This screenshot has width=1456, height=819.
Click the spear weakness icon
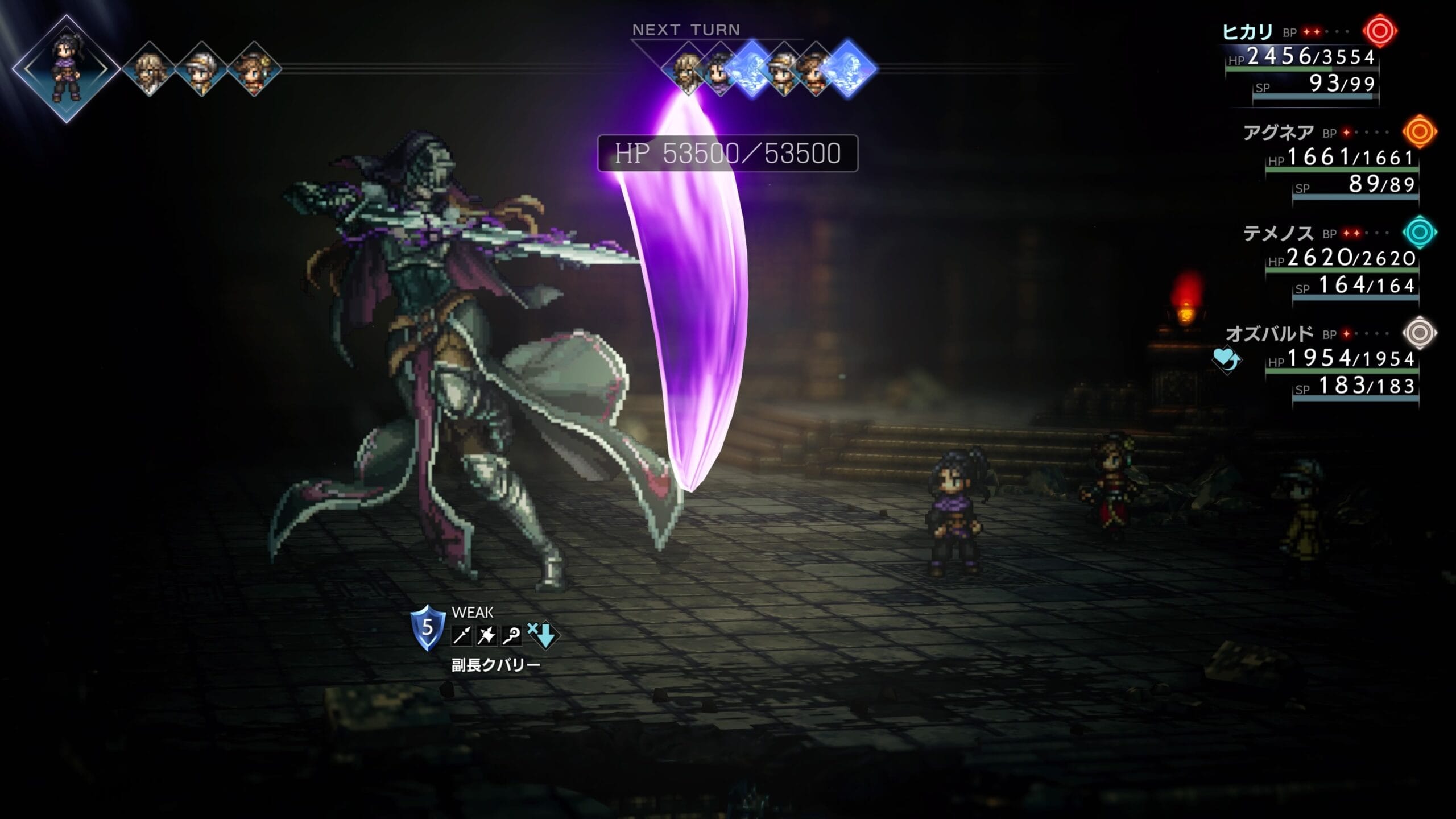coord(461,636)
